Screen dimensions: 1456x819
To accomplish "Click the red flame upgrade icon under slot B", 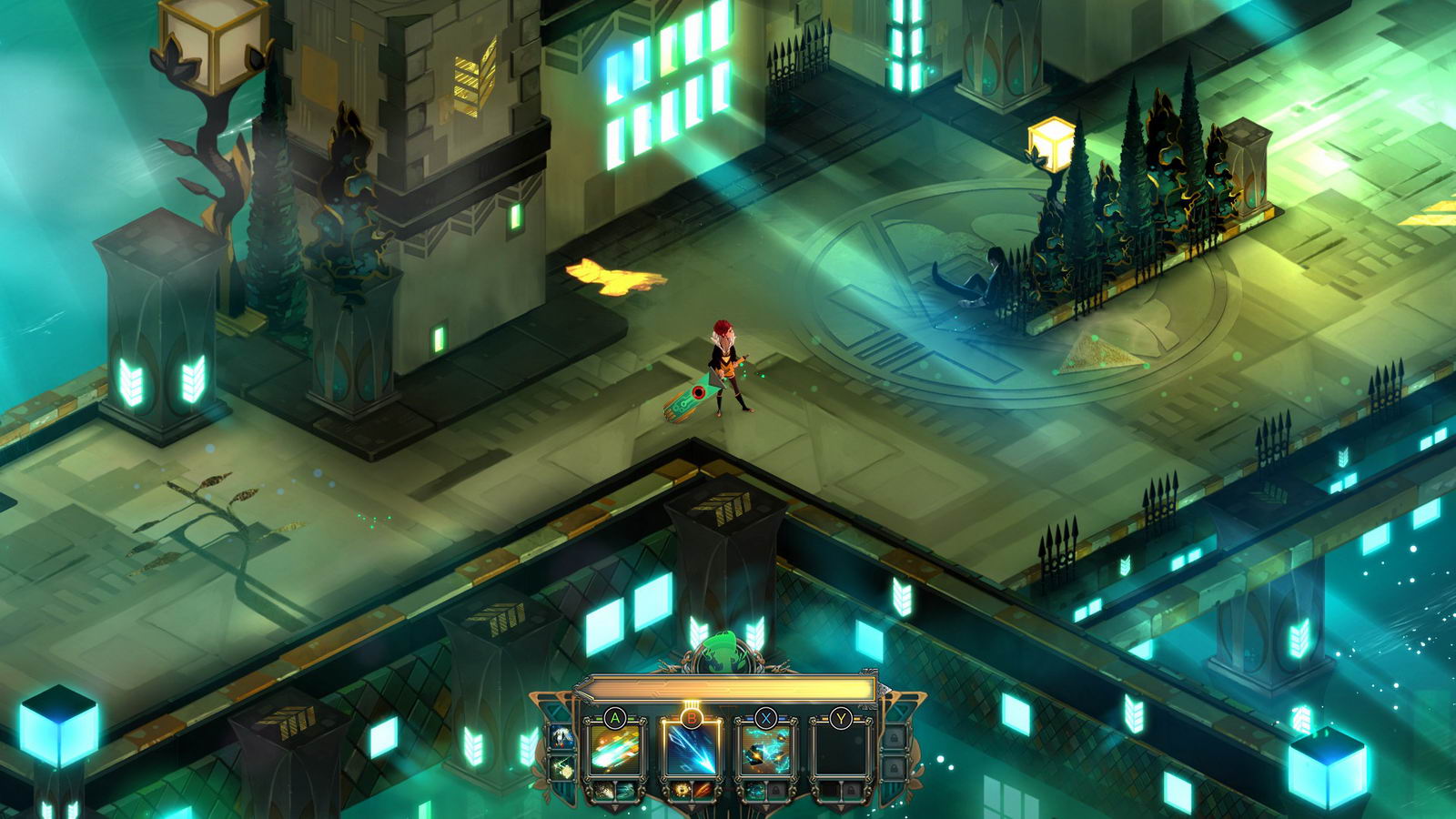I will point(703,789).
